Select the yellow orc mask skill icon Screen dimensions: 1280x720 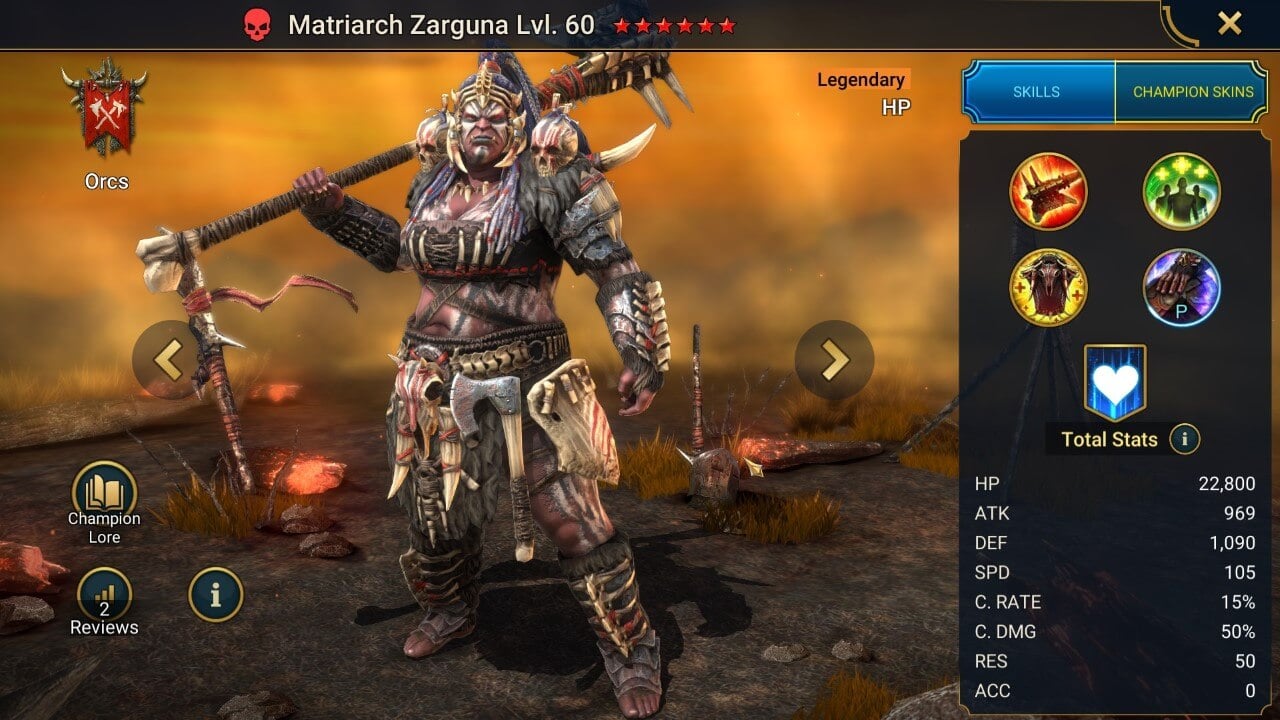point(1048,287)
